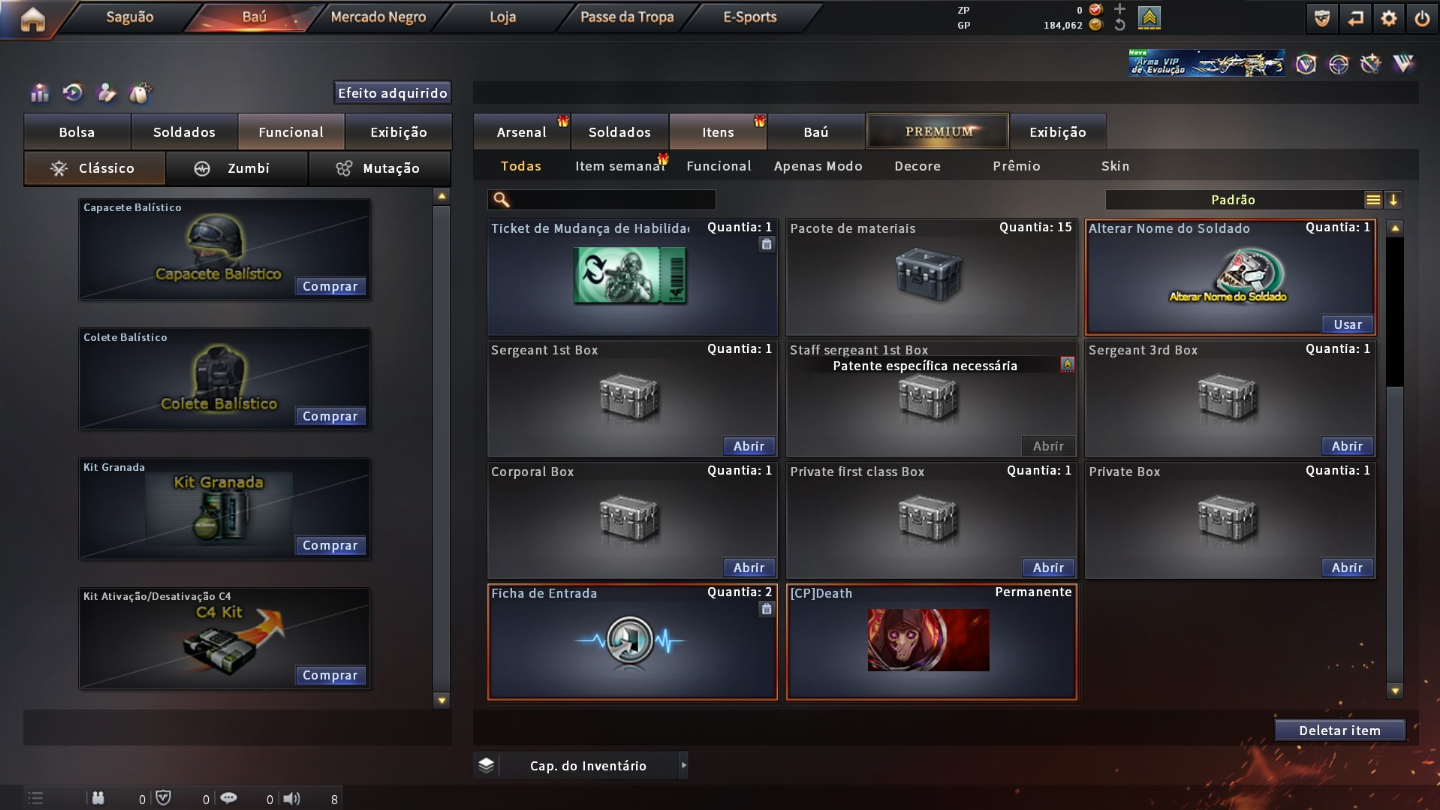1440x810 pixels.
Task: Go to the Mercado Negro section
Action: [x=378, y=17]
